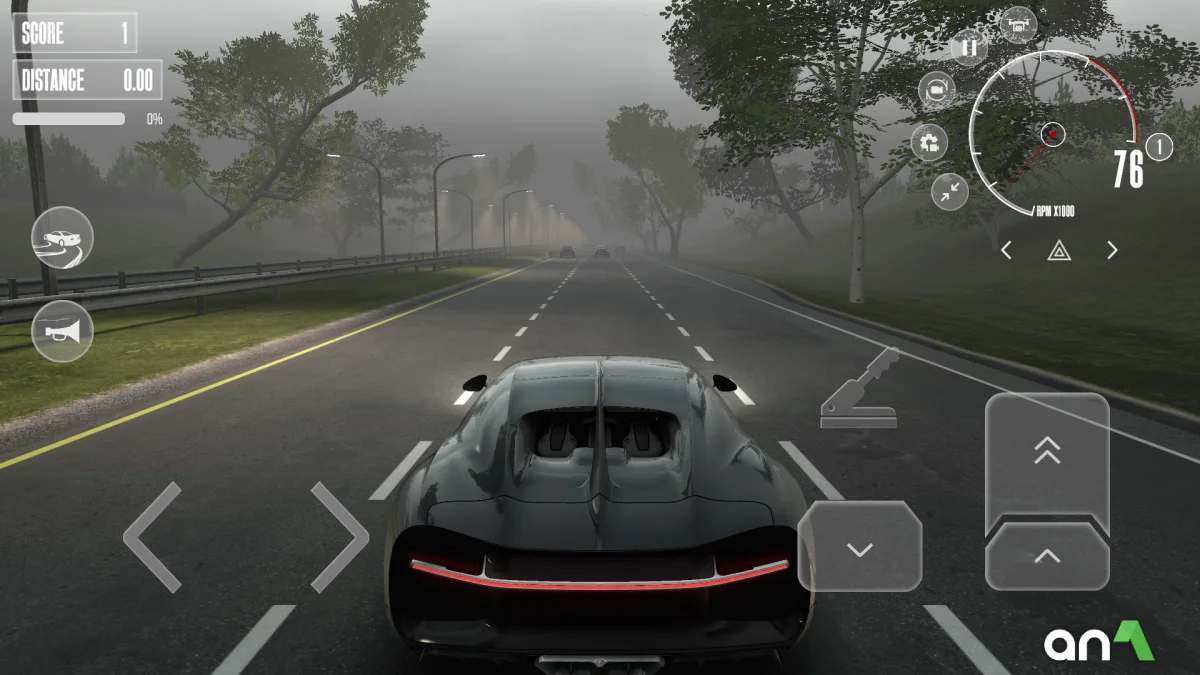Tap the inward arrows shrink icon

pos(949,191)
